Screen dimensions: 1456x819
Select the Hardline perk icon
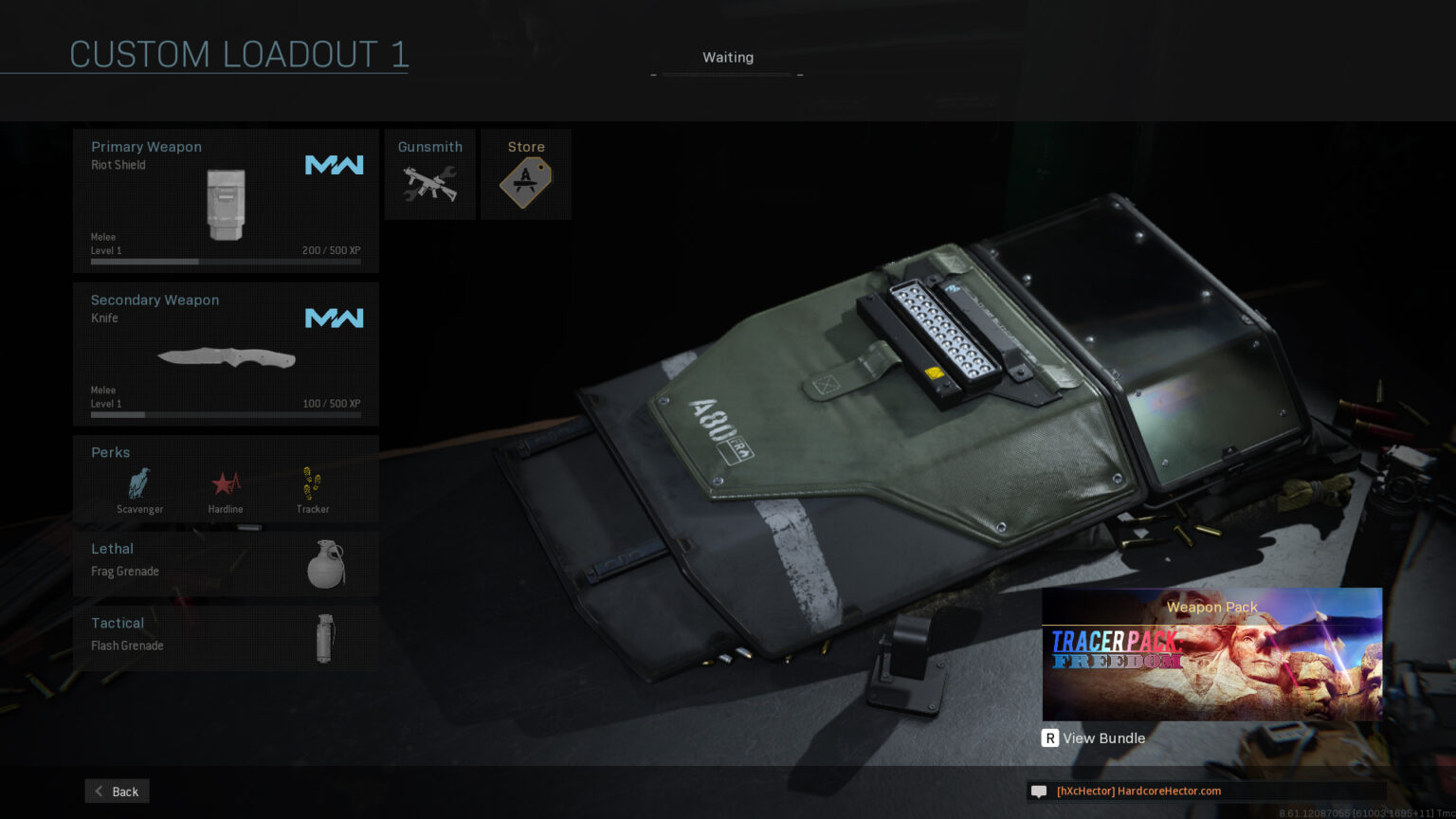click(225, 485)
